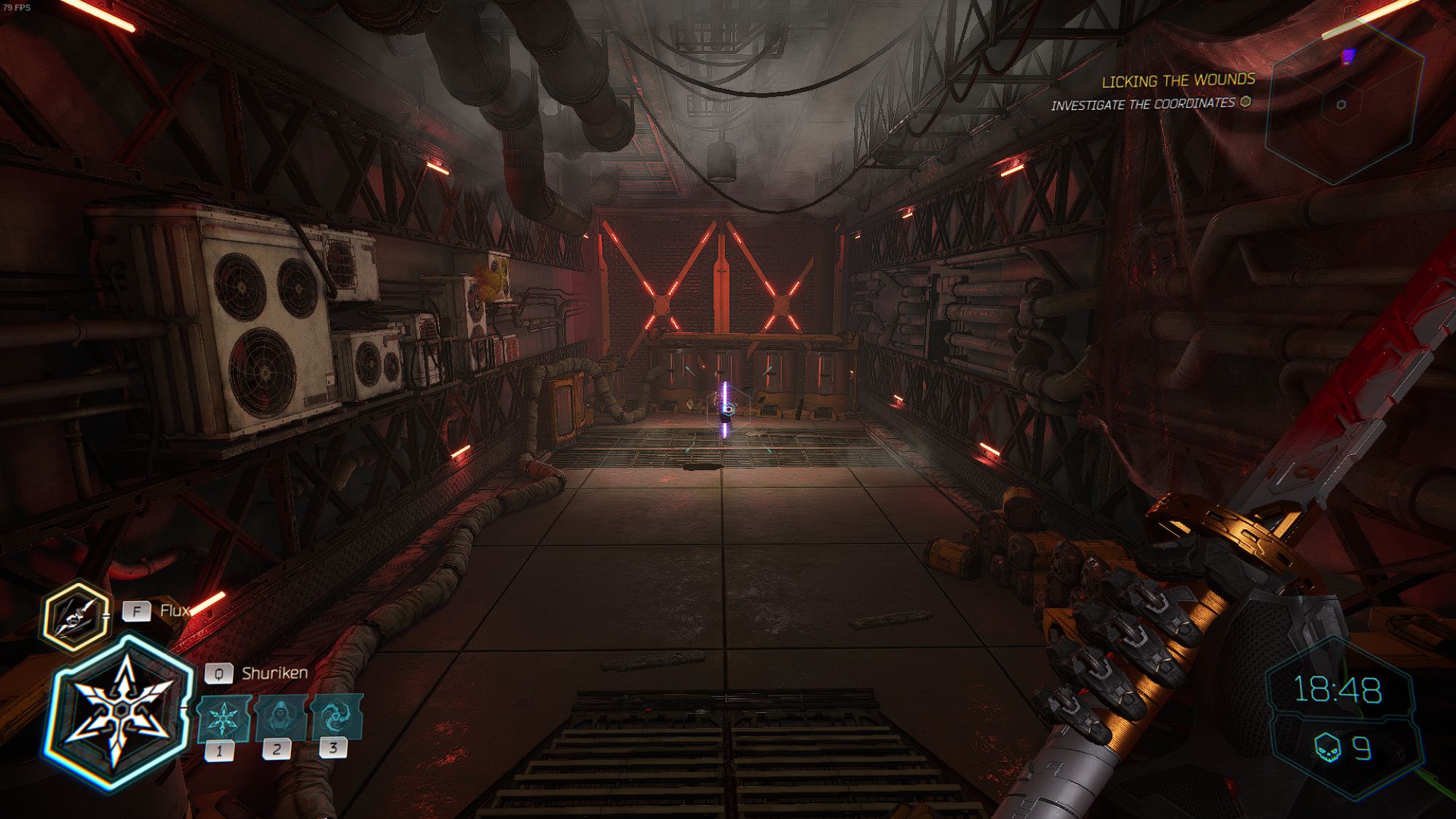Select the large Shuriken star icon
The image size is (1456, 819).
[119, 710]
